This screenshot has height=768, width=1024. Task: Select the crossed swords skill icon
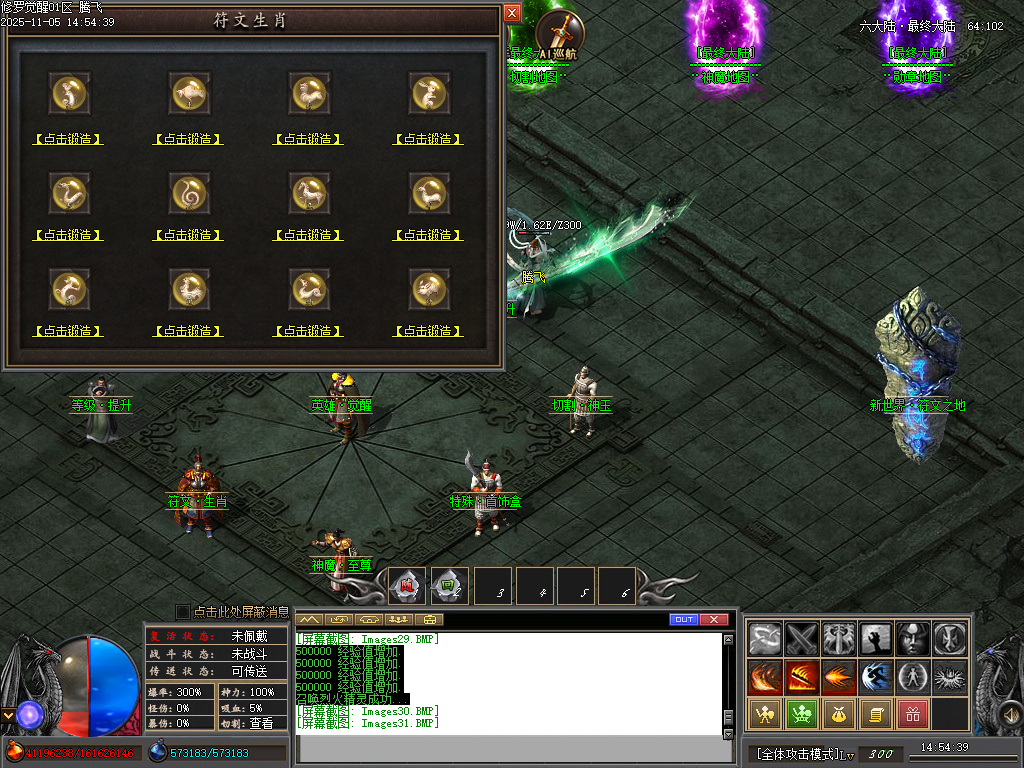click(x=802, y=639)
